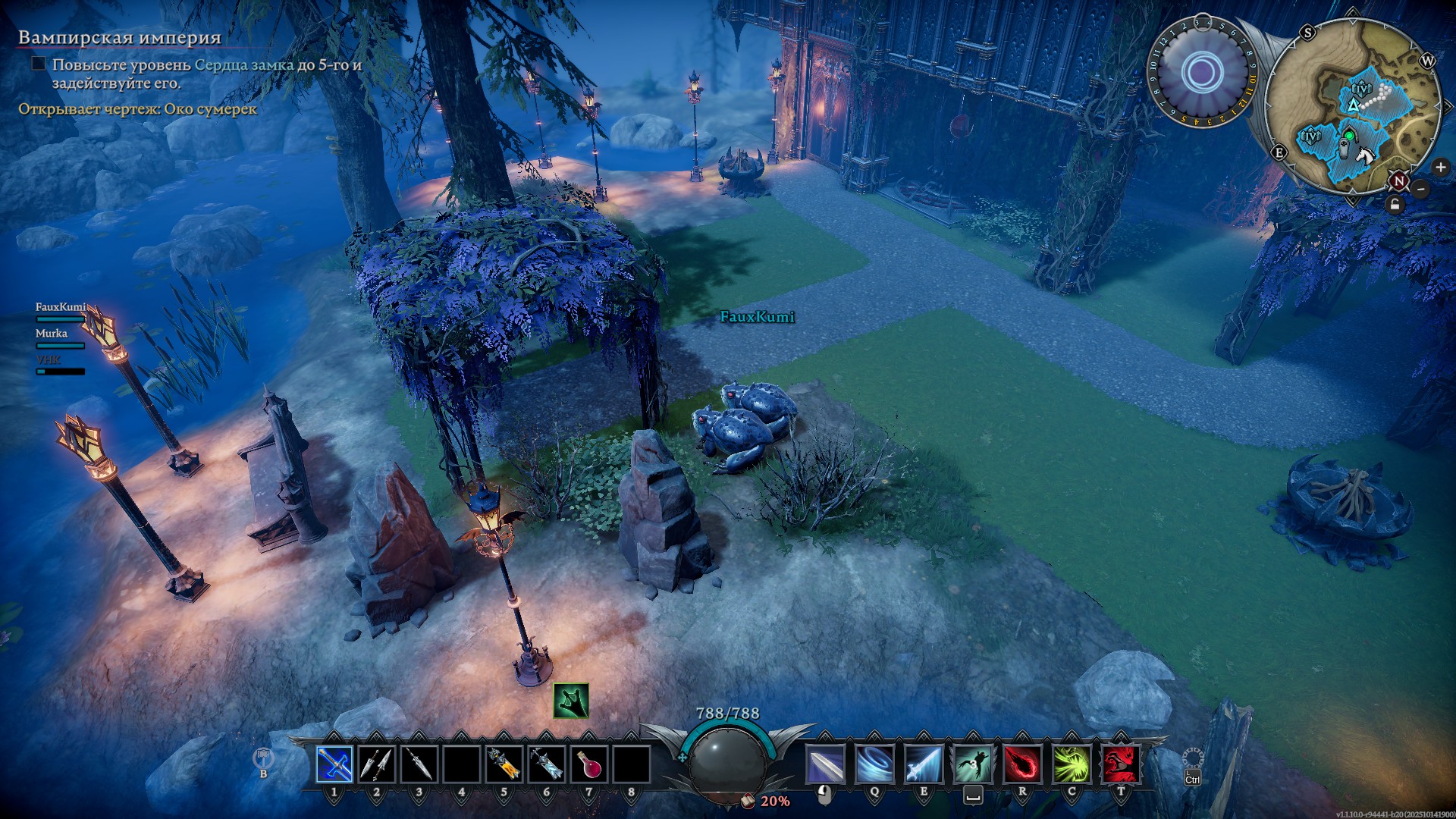Click the white horse marker on minimap

click(x=1366, y=157)
